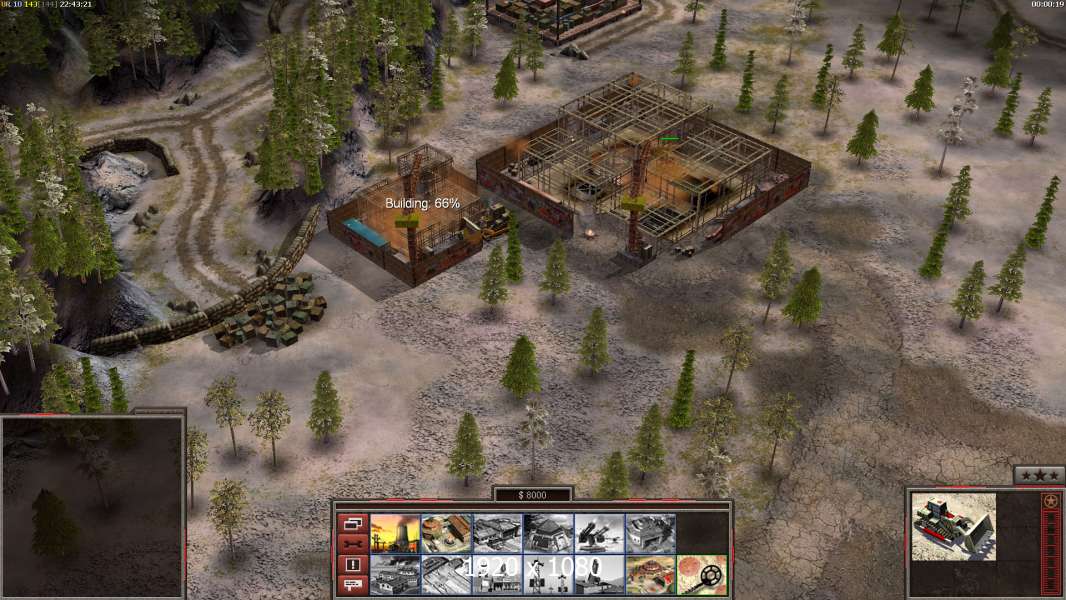Click on the minimap panel

tap(92, 506)
